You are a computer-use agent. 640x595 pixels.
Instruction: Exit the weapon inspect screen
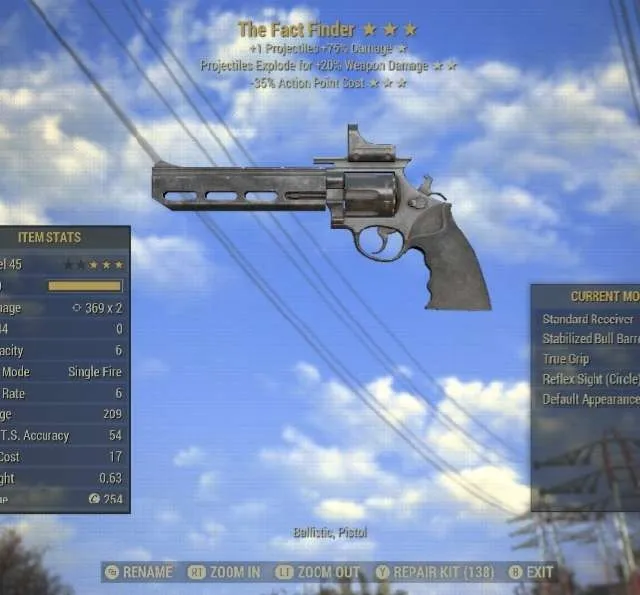(532, 572)
